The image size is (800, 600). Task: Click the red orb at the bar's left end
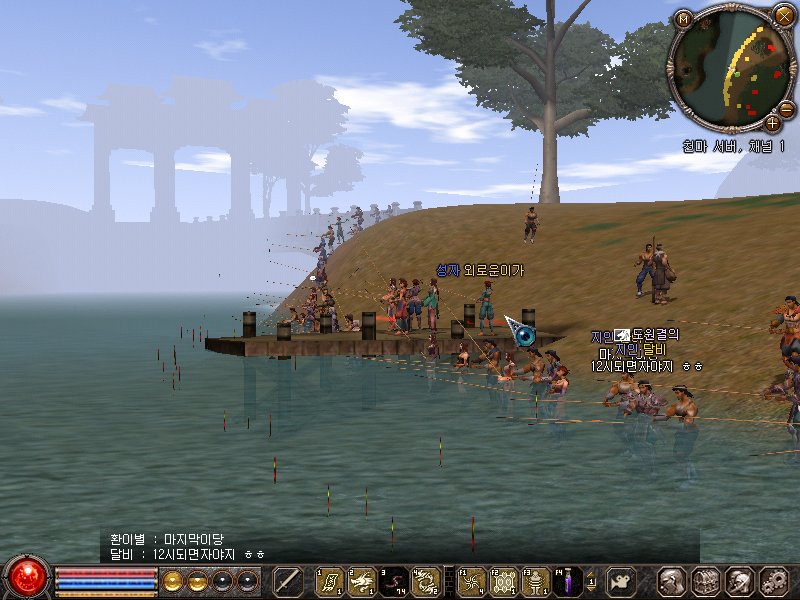(27, 578)
